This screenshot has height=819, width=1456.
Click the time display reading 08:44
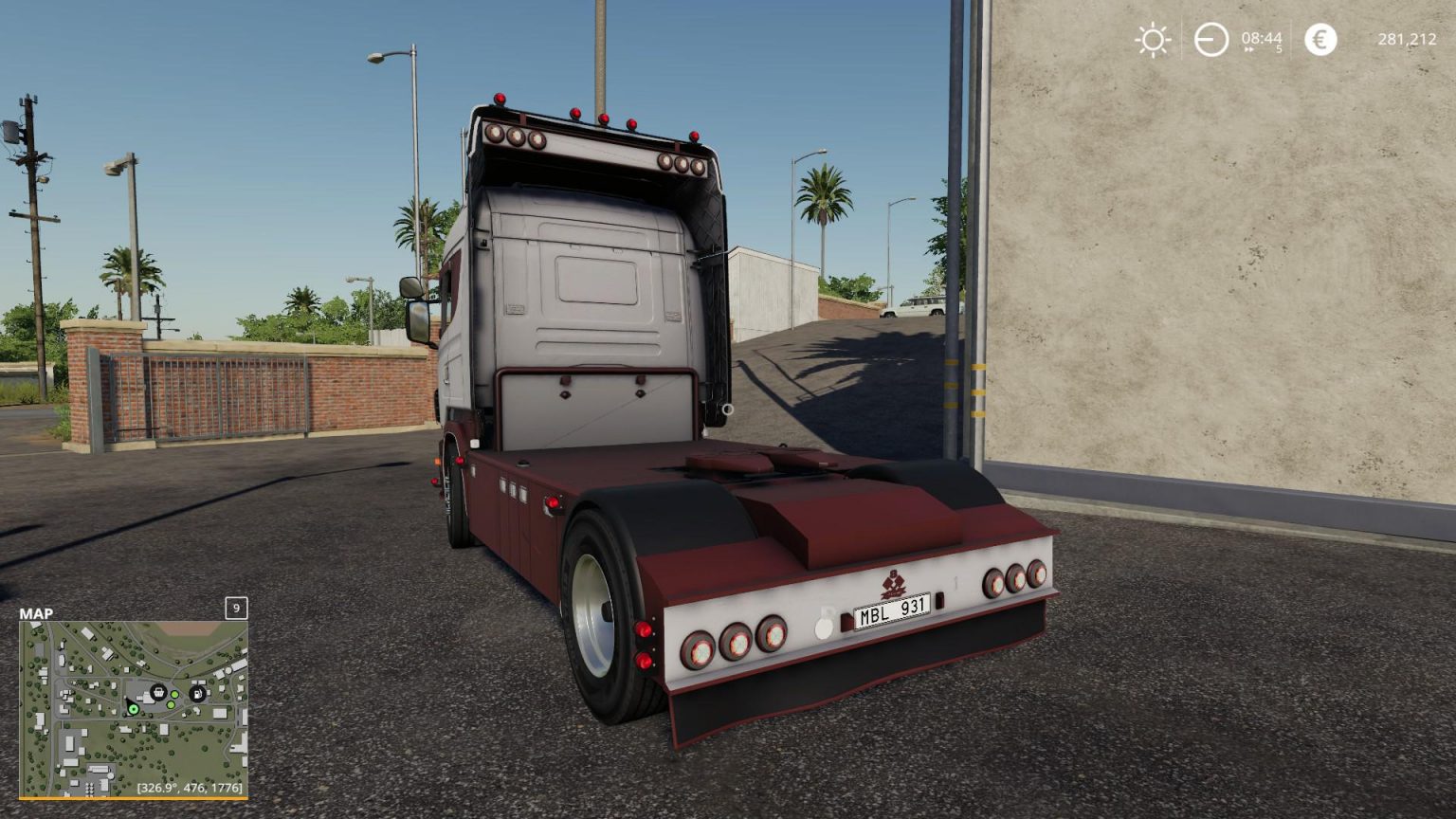[1262, 37]
